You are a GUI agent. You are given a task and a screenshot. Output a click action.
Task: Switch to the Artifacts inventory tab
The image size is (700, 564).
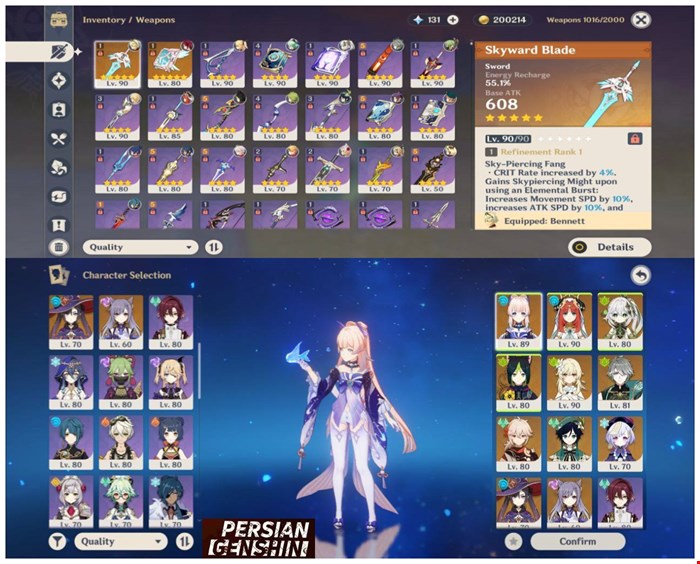(58, 81)
